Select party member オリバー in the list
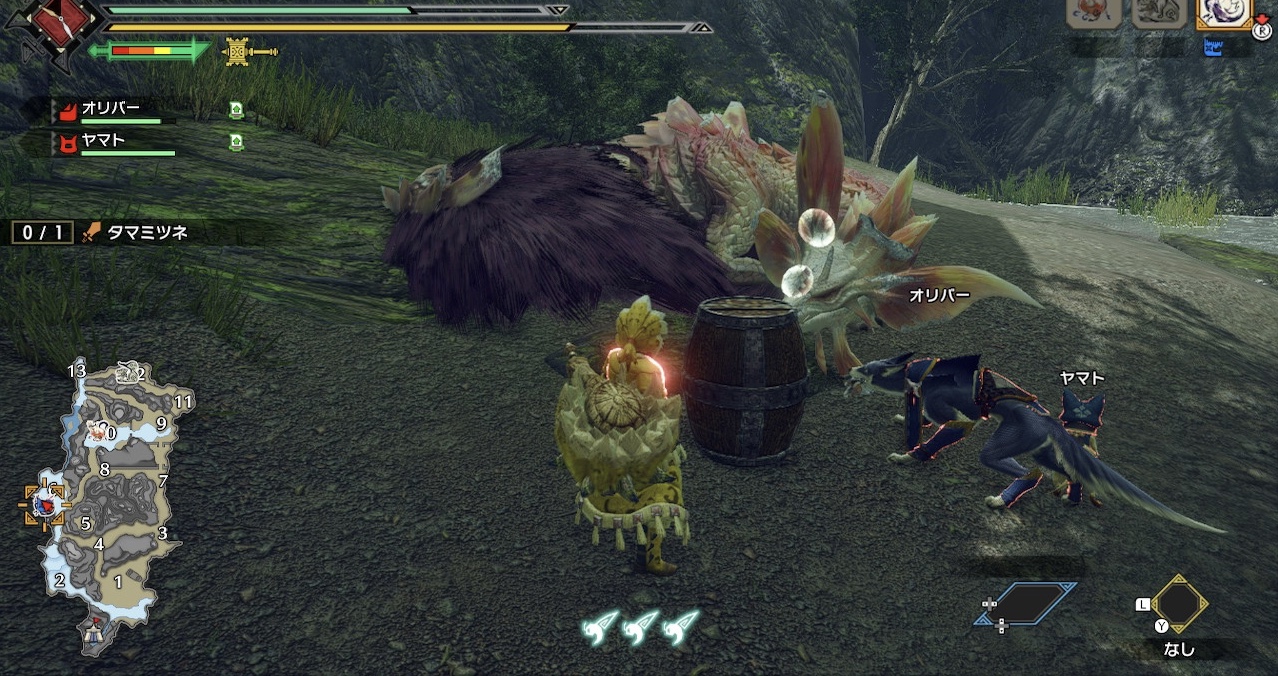The height and width of the screenshot is (676, 1278). click(x=112, y=110)
